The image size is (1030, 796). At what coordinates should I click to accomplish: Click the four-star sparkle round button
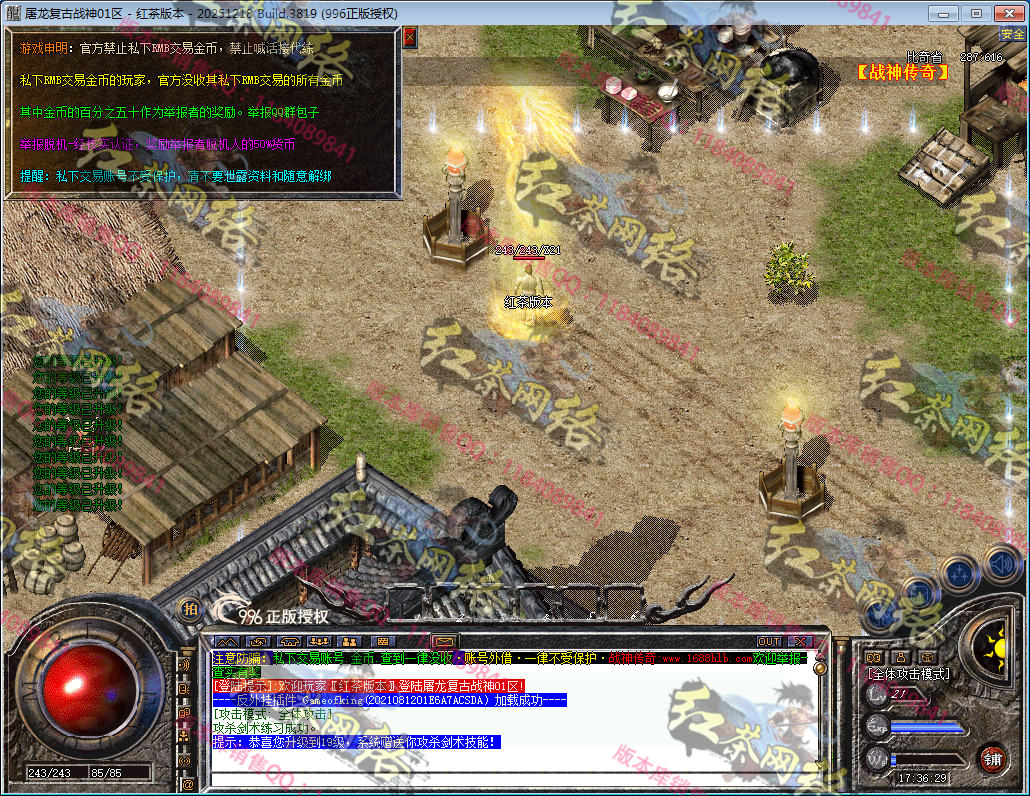pyautogui.click(x=960, y=573)
